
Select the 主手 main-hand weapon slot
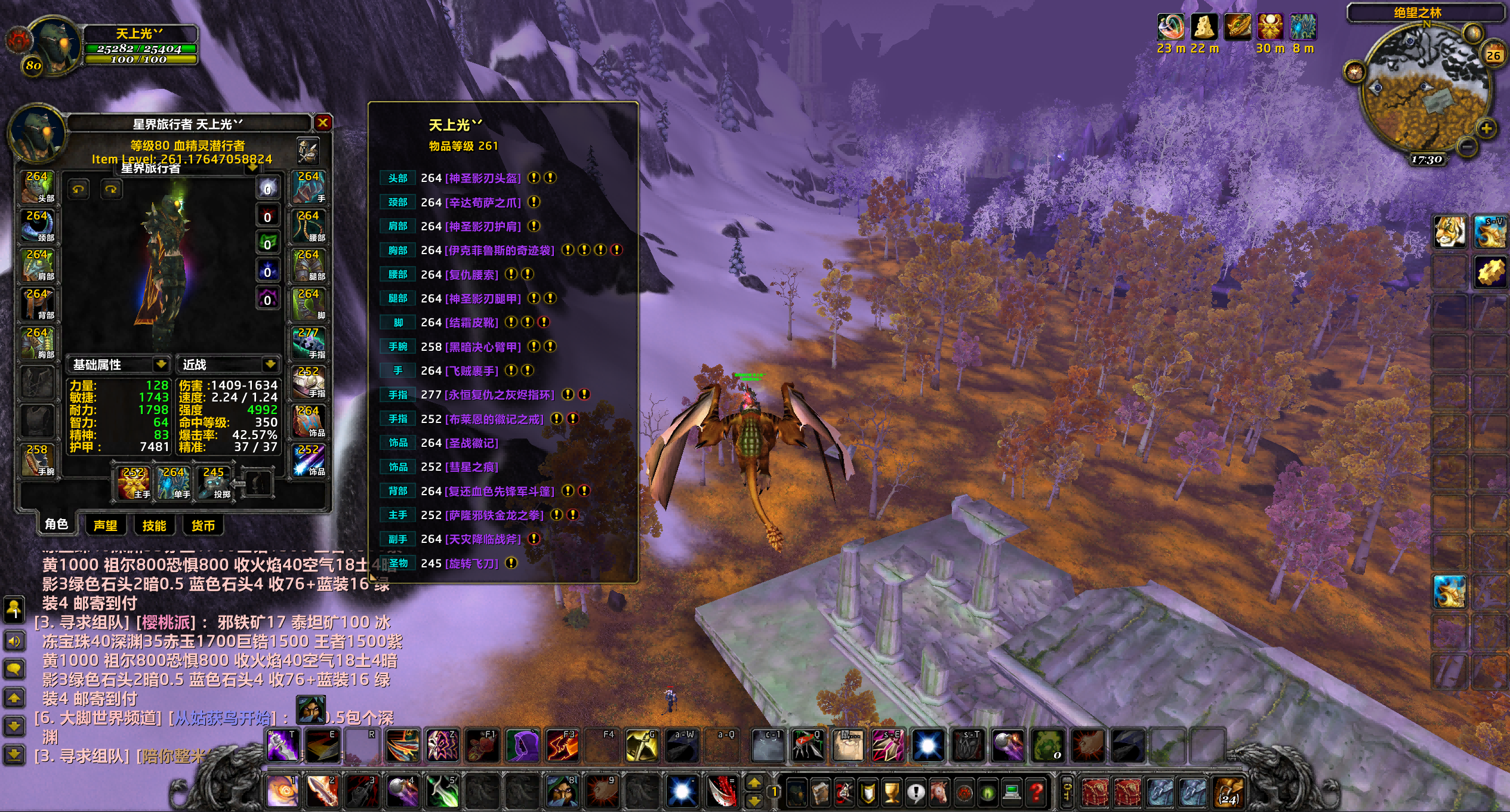coord(134,483)
